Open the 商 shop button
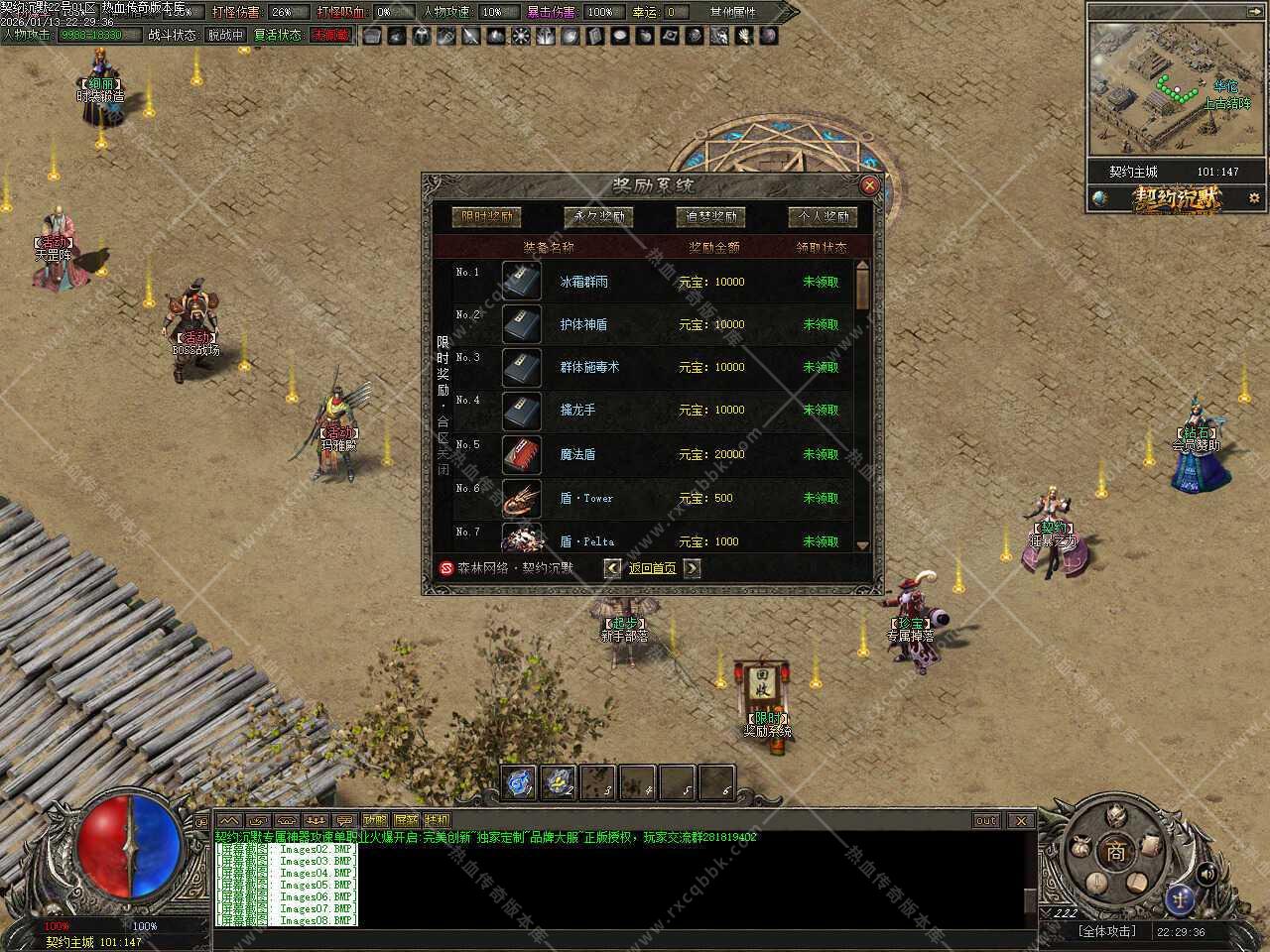1270x952 pixels. pos(1116,851)
